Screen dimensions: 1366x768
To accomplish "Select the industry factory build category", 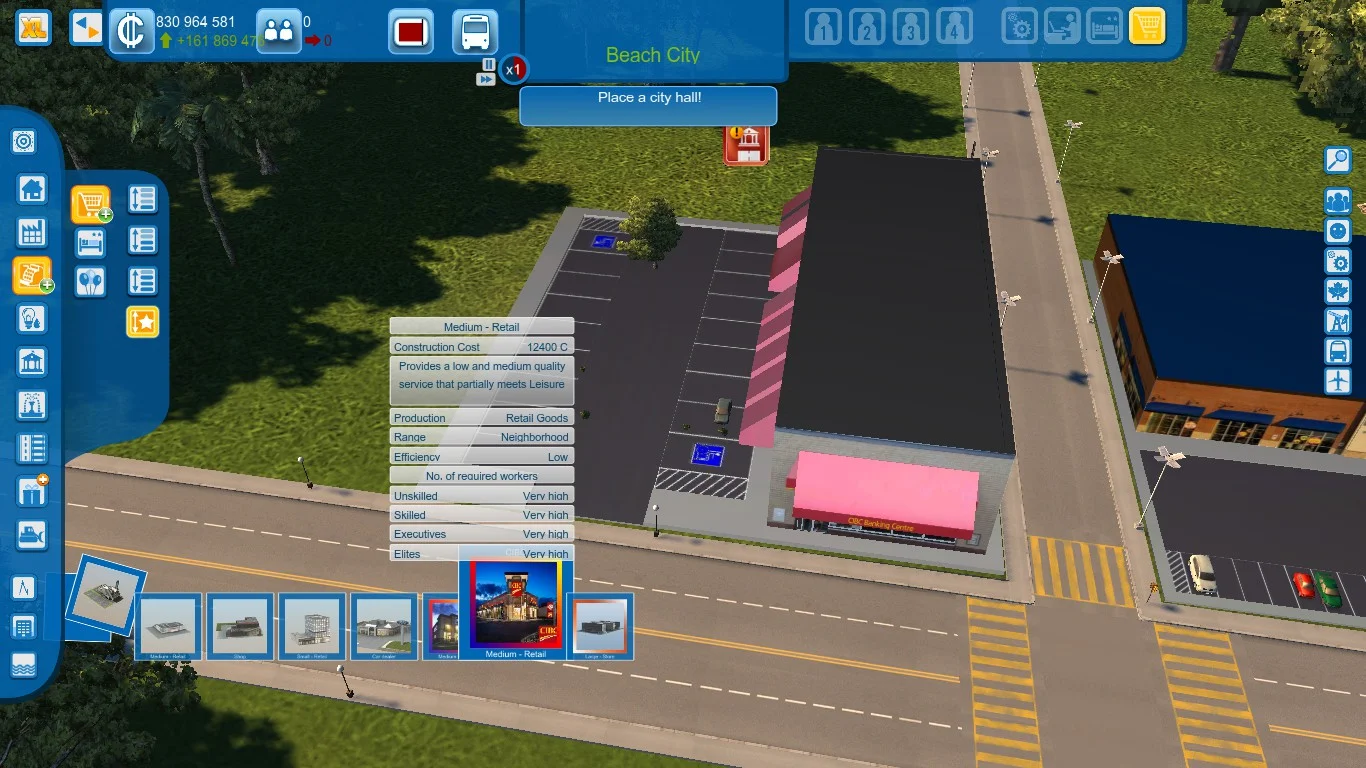I will (x=32, y=233).
